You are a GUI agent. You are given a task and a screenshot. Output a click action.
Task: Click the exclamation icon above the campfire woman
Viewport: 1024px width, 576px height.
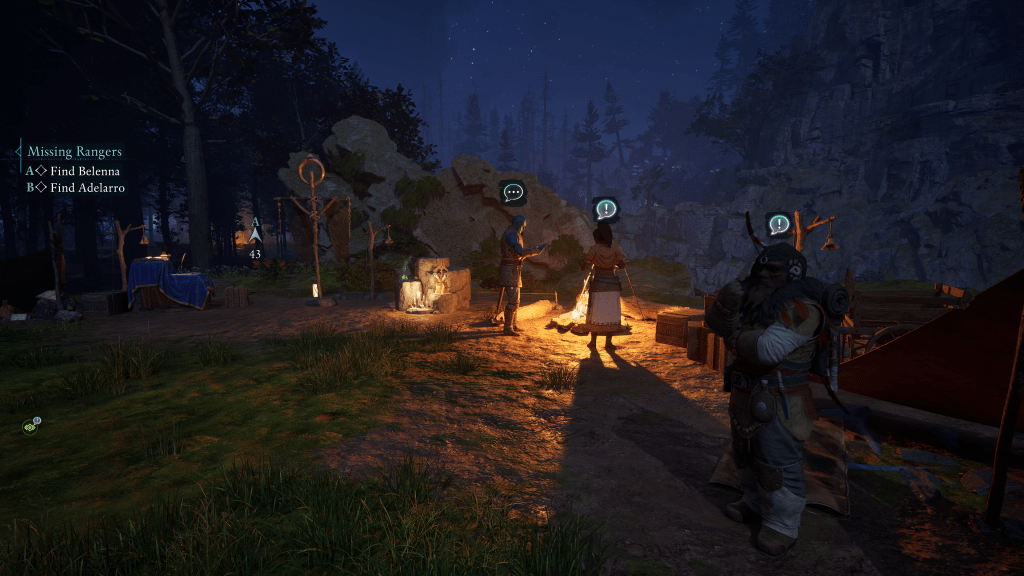[605, 210]
